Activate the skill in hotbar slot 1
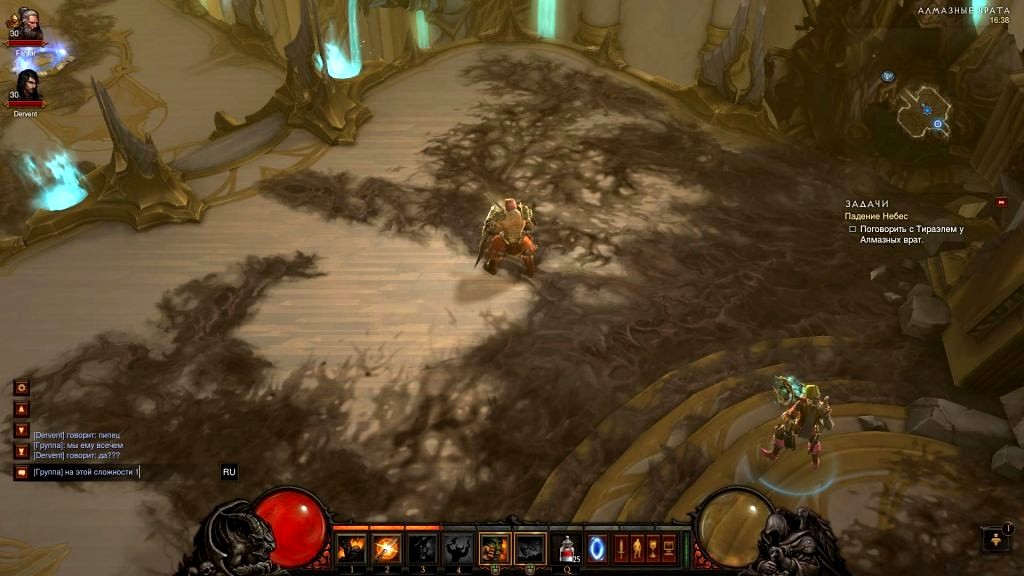Viewport: 1024px width, 576px height. pyautogui.click(x=351, y=548)
